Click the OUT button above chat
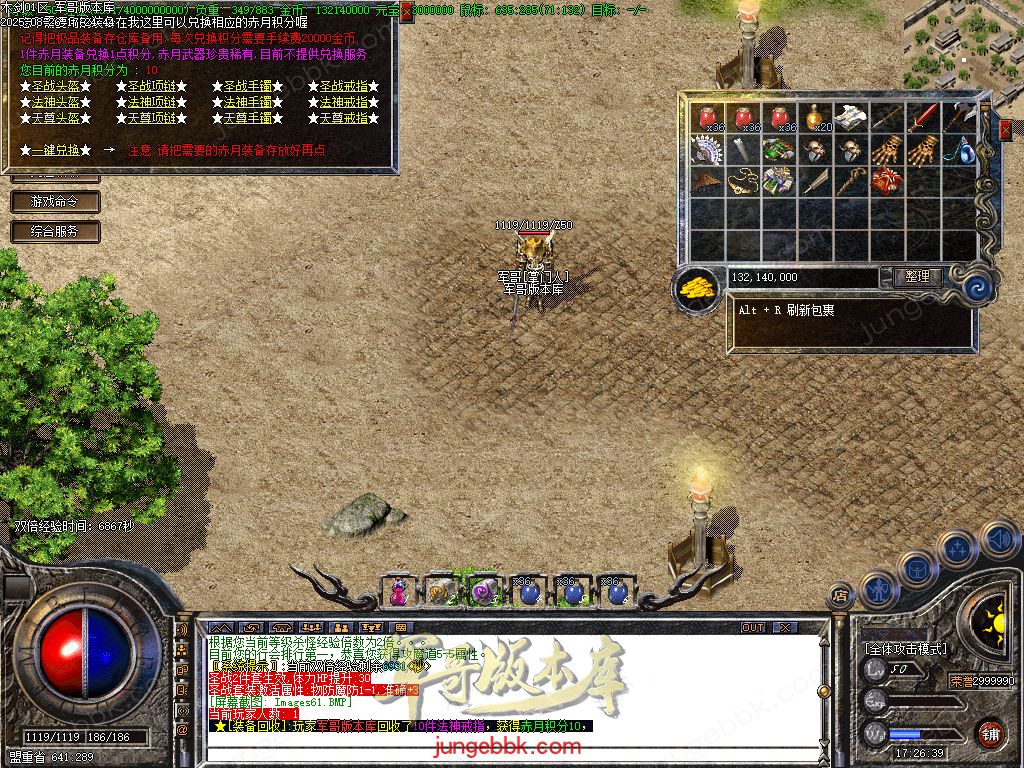The image size is (1024, 768). pyautogui.click(x=752, y=628)
